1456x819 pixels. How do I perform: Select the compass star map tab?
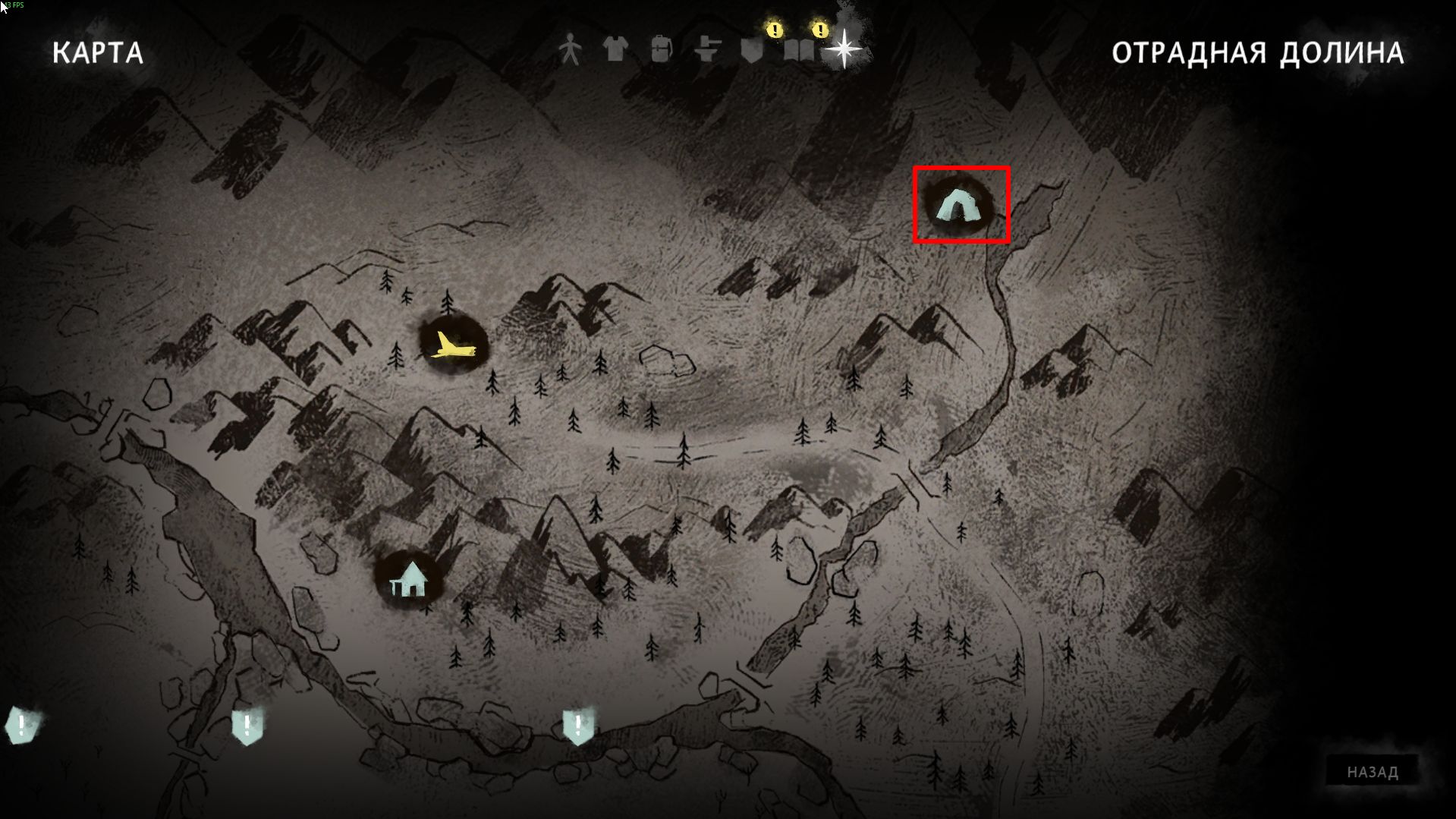(x=844, y=50)
